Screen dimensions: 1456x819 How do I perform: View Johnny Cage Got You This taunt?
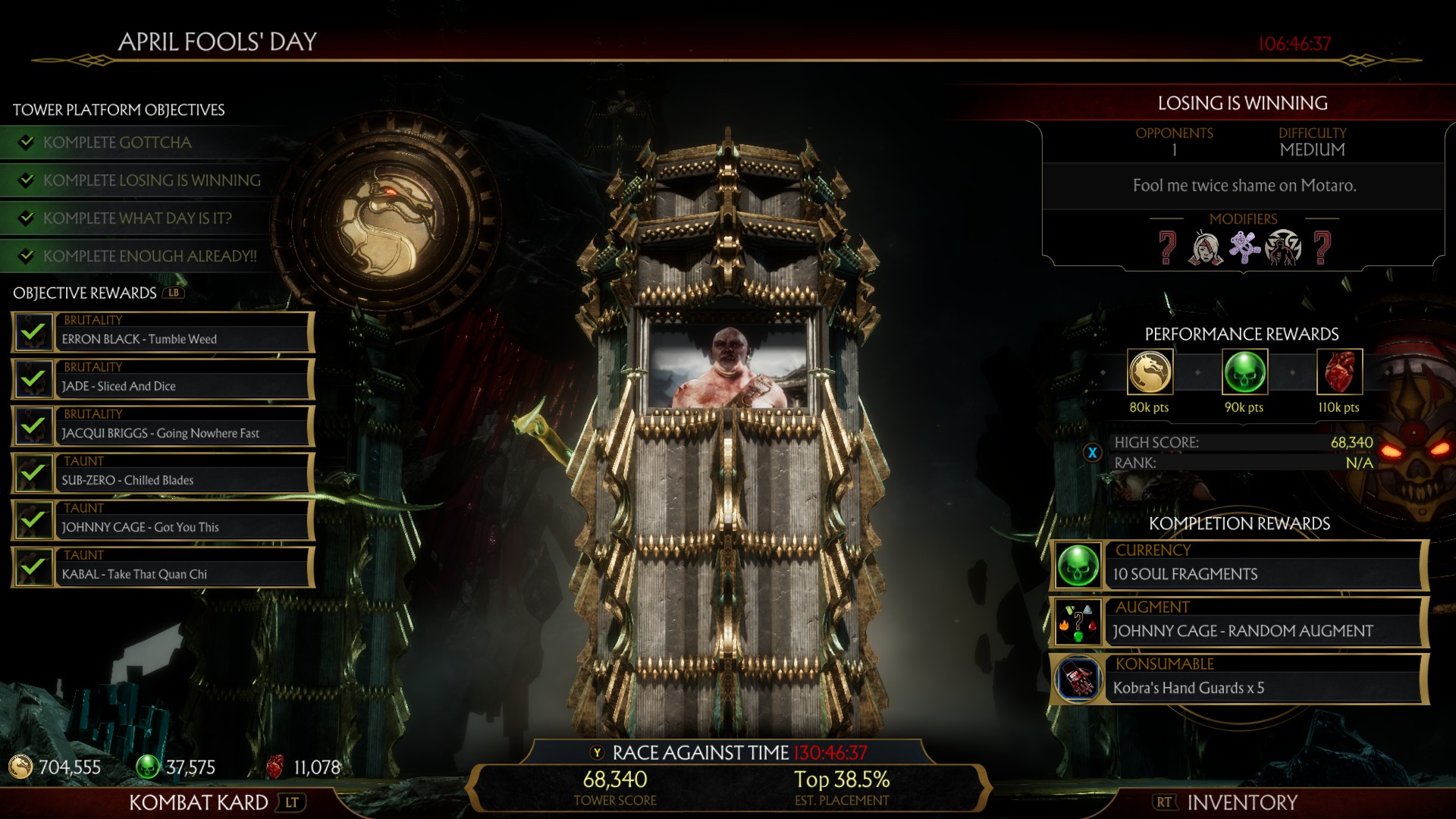(163, 520)
